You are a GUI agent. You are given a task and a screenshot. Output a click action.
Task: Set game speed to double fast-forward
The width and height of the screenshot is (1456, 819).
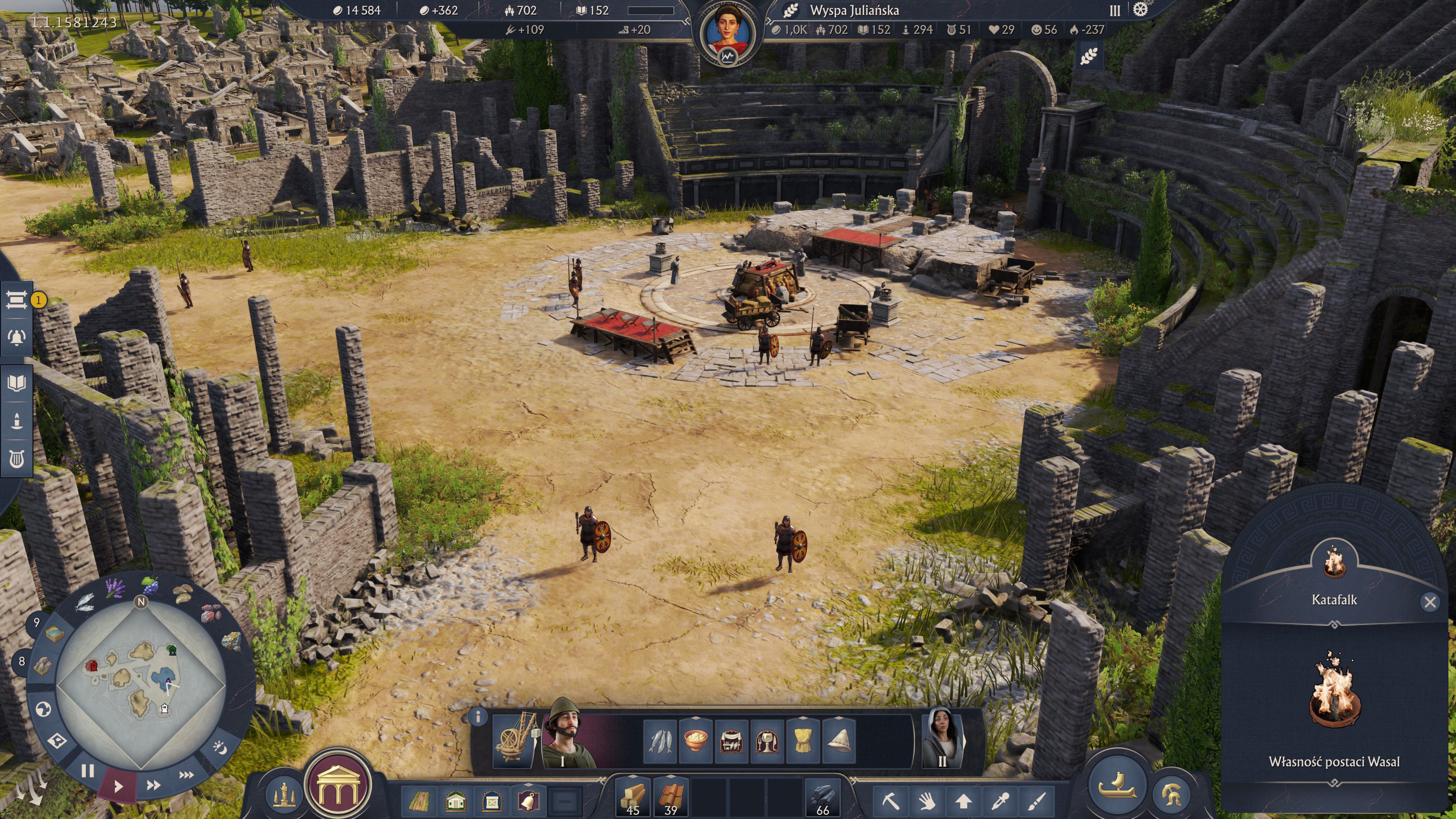pyautogui.click(x=153, y=785)
